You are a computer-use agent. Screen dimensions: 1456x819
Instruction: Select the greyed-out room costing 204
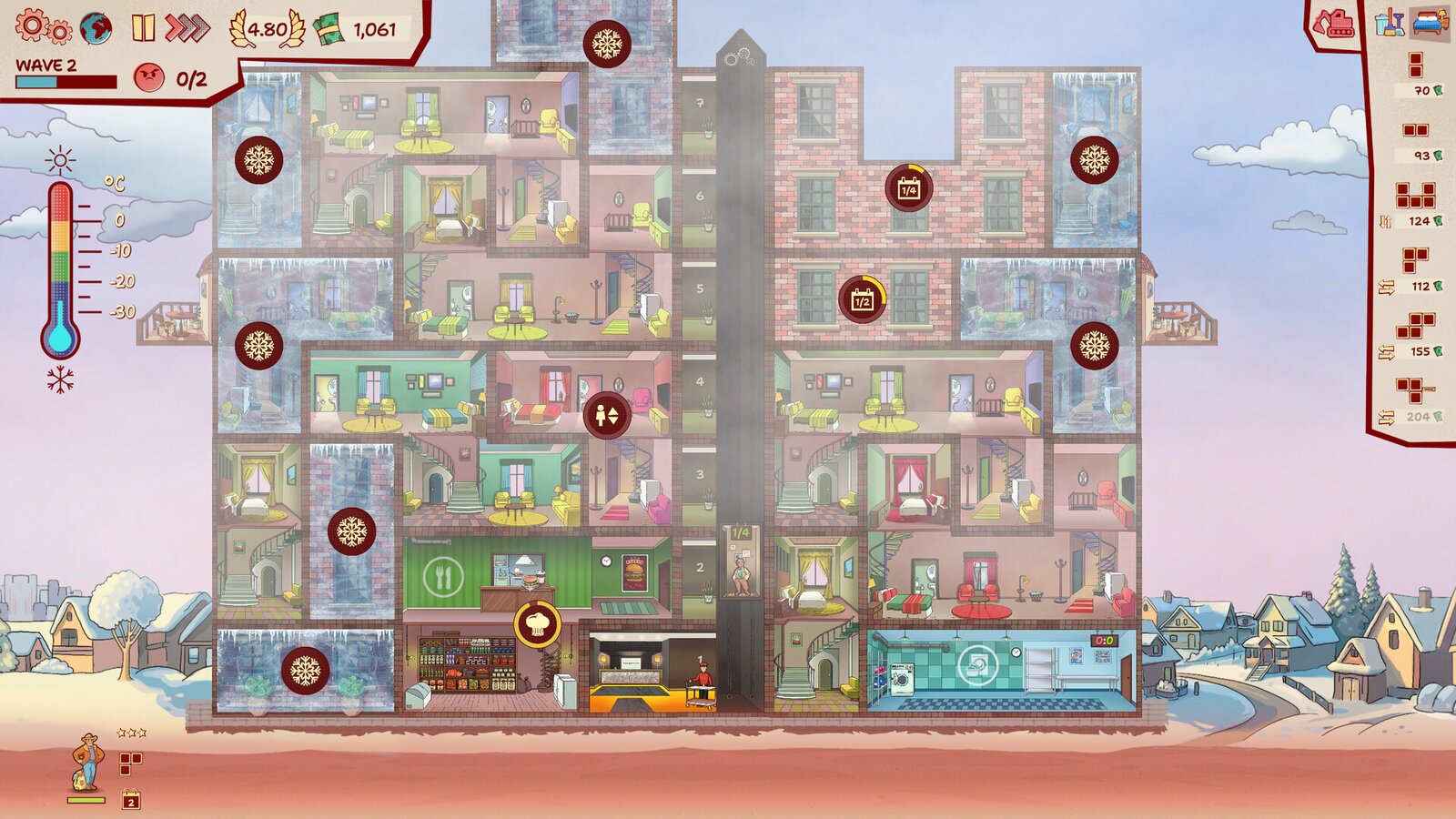(1415, 390)
